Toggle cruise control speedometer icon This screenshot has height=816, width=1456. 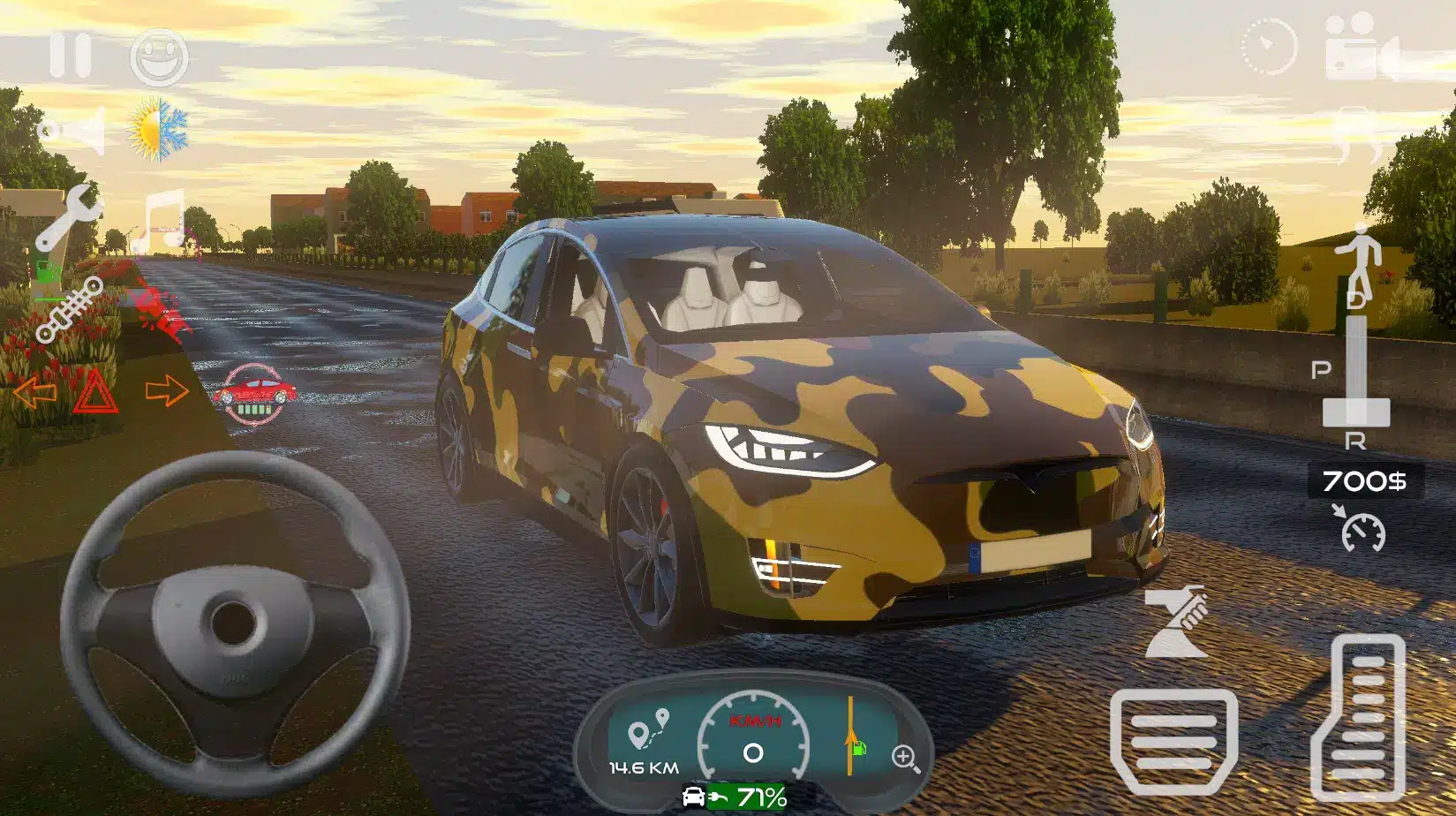[1362, 528]
